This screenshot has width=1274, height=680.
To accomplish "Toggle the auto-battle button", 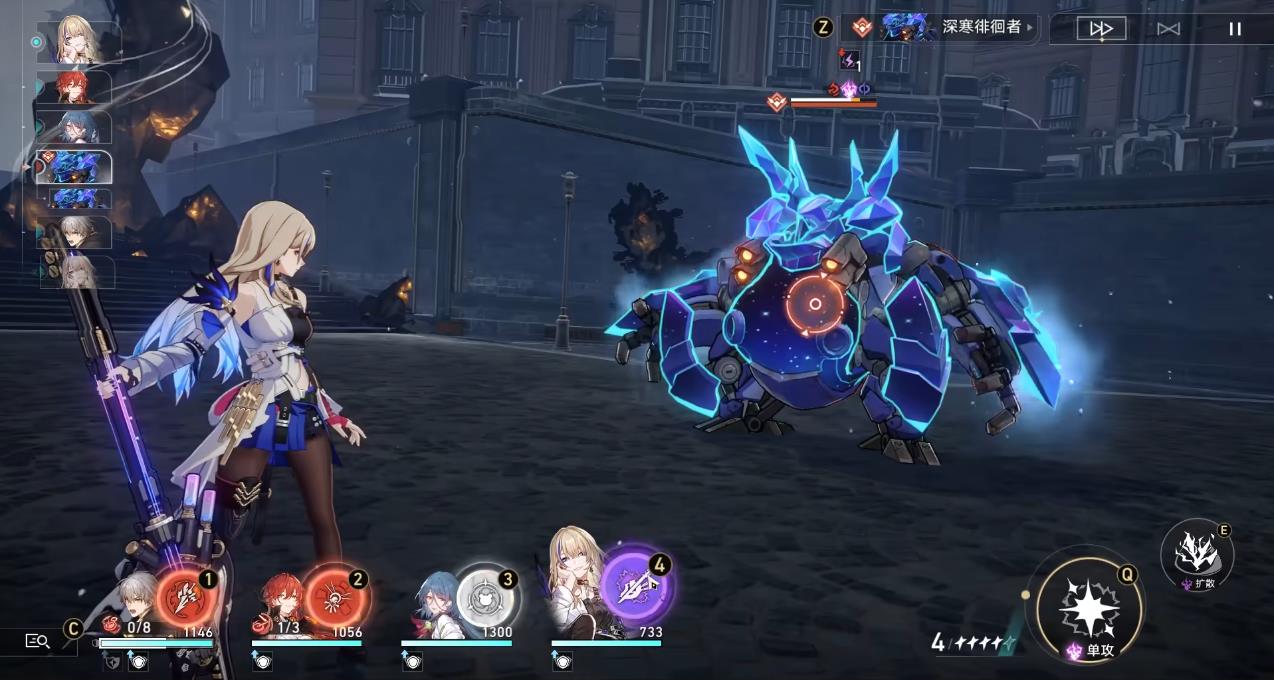I will pyautogui.click(x=1168, y=29).
